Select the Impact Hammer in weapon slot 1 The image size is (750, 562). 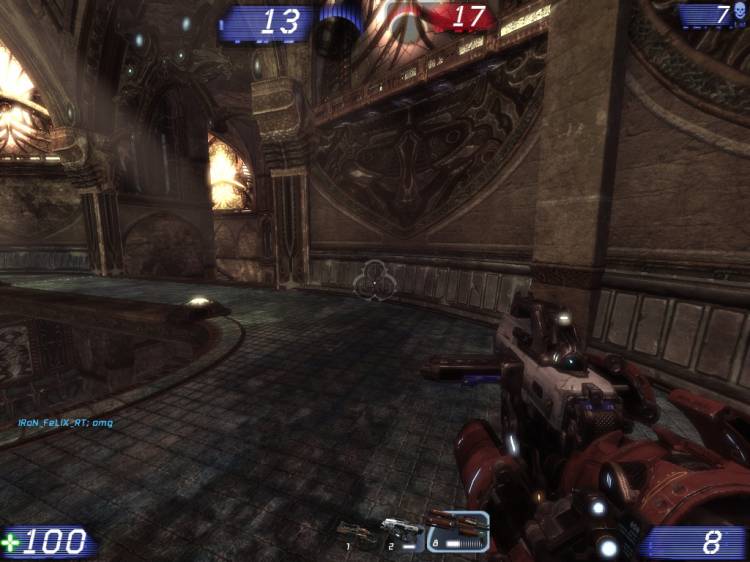click(356, 533)
